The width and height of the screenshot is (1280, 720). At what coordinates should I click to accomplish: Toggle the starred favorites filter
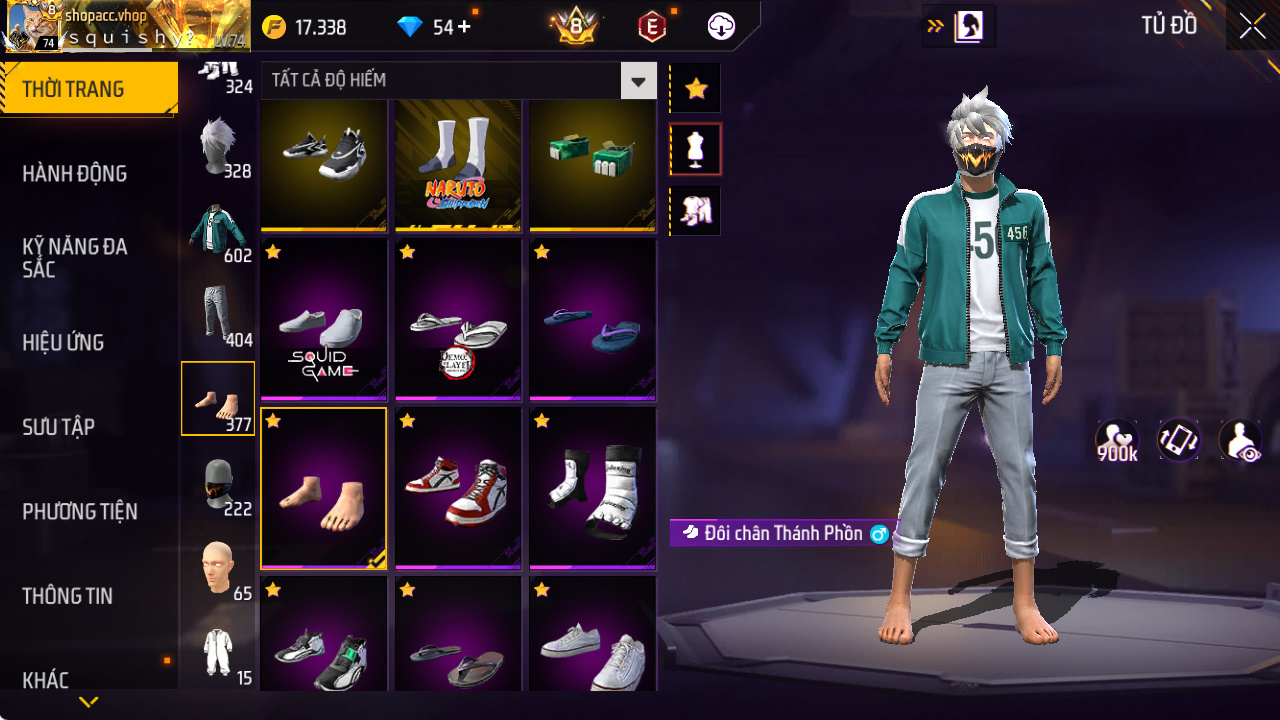(695, 88)
